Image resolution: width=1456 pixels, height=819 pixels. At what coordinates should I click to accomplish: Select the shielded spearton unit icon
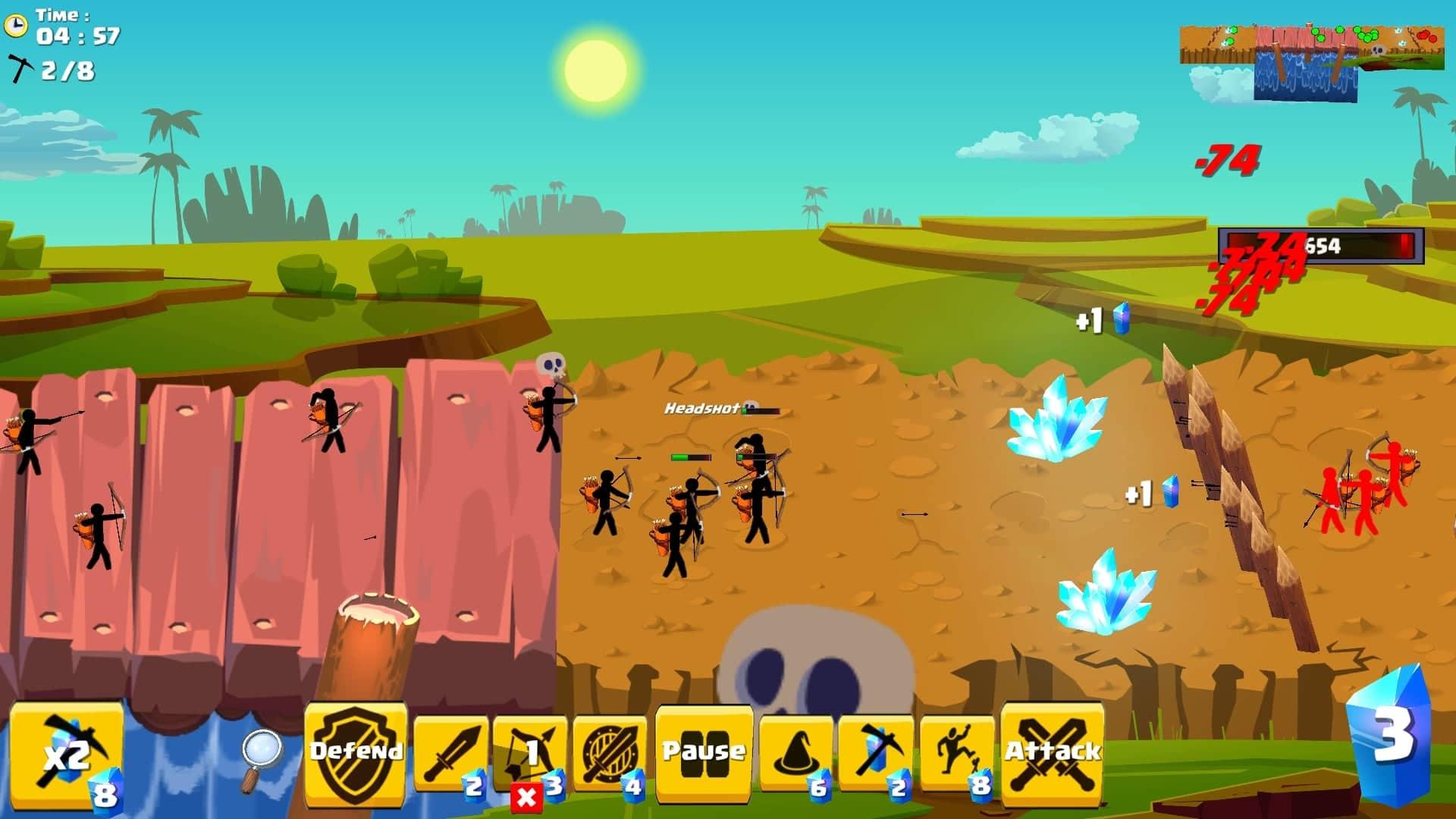610,751
